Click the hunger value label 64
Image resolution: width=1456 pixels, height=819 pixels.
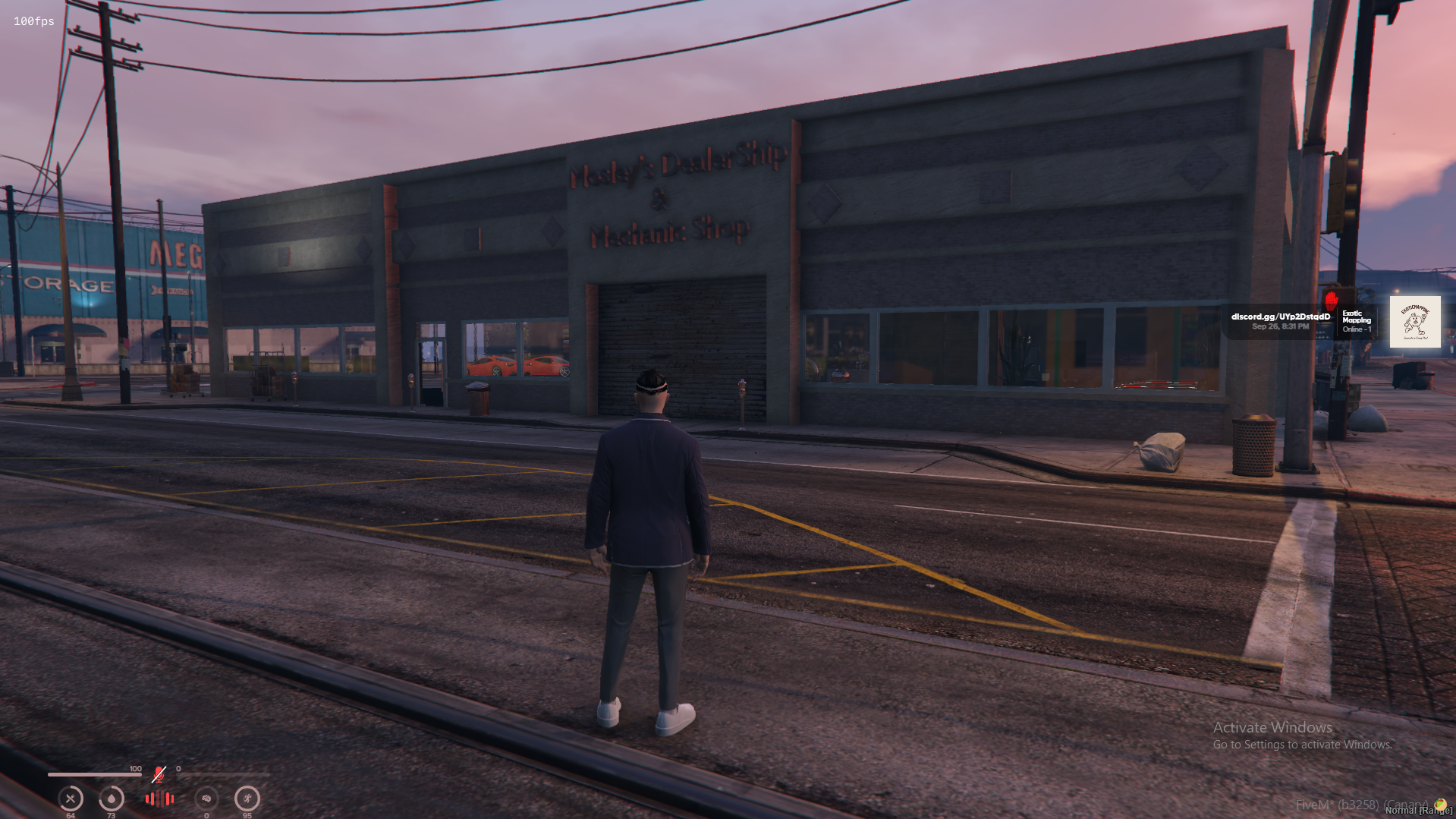71,815
